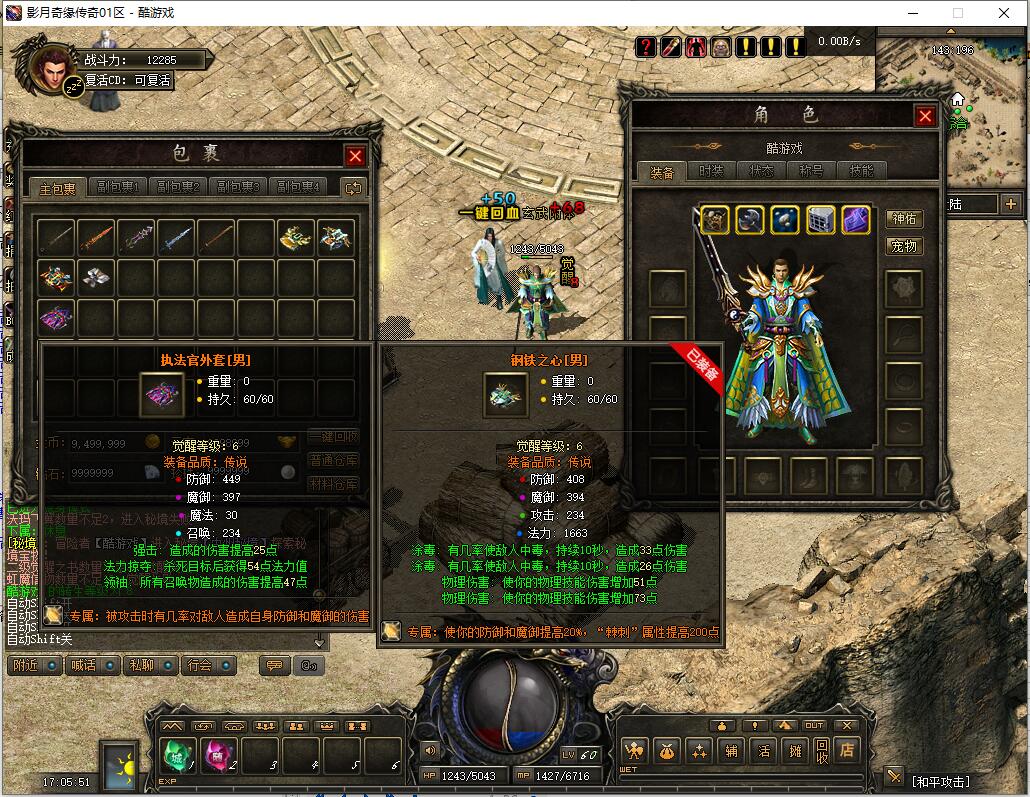The width and height of the screenshot is (1030, 797).
Task: Open the 宠物 pet button
Action: [903, 246]
